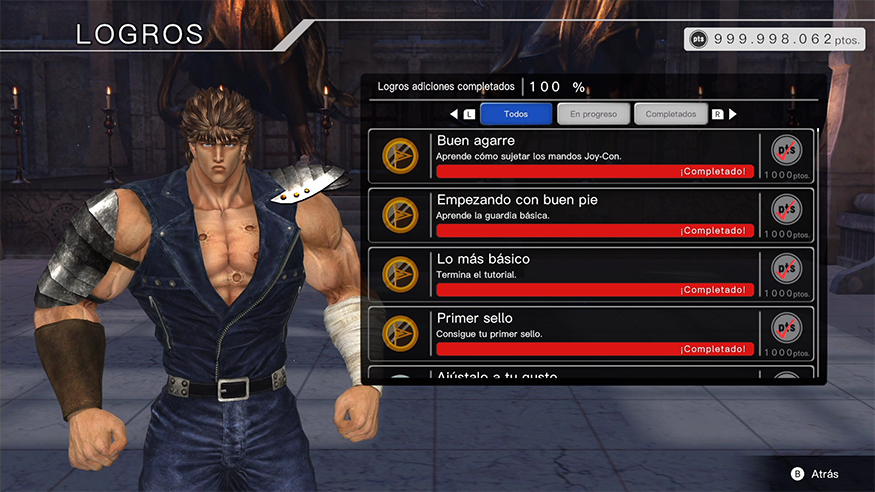Switch to the Todos tab
This screenshot has height=492, width=875.
pyautogui.click(x=515, y=114)
